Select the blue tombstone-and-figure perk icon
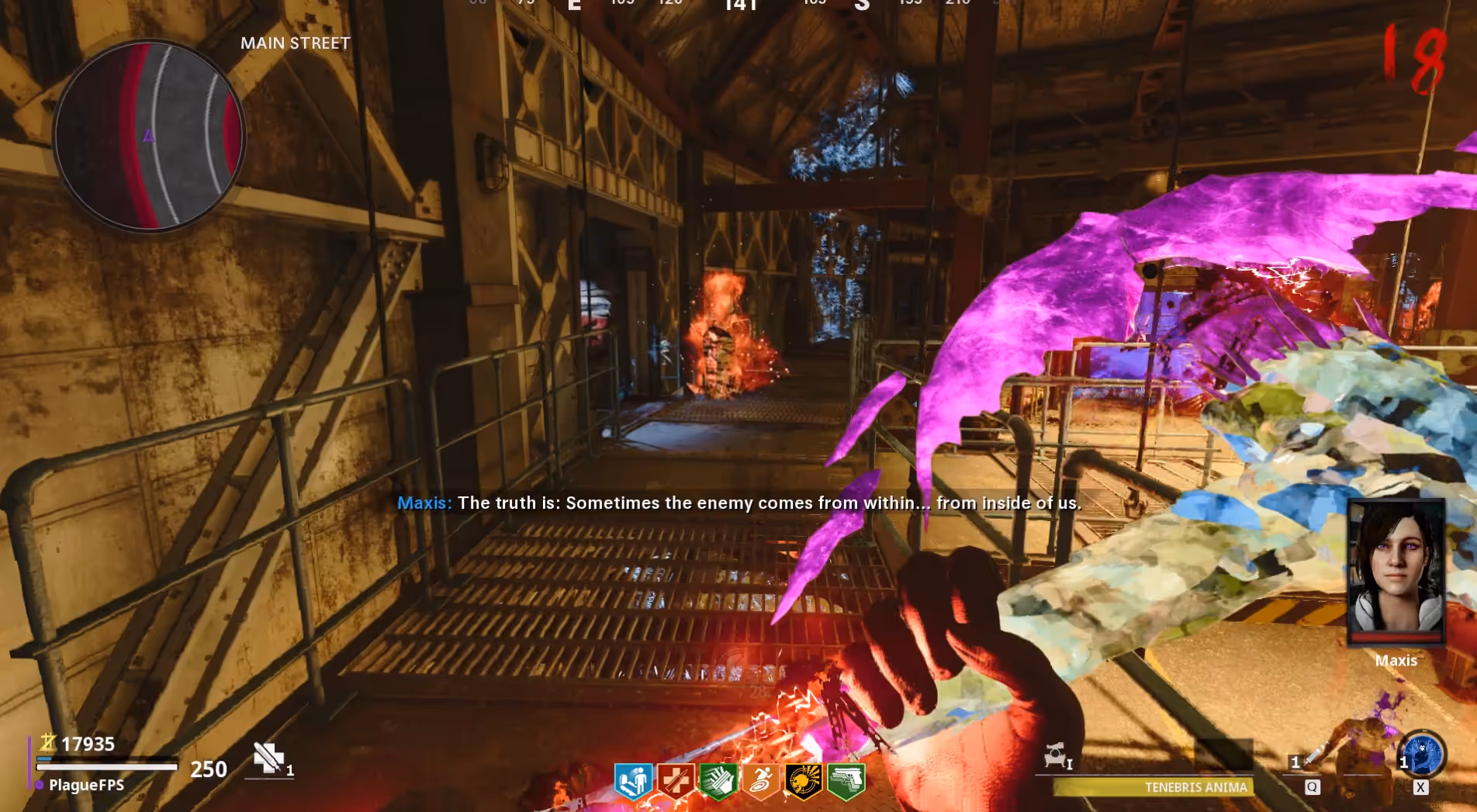Image resolution: width=1477 pixels, height=812 pixels. pos(633,780)
